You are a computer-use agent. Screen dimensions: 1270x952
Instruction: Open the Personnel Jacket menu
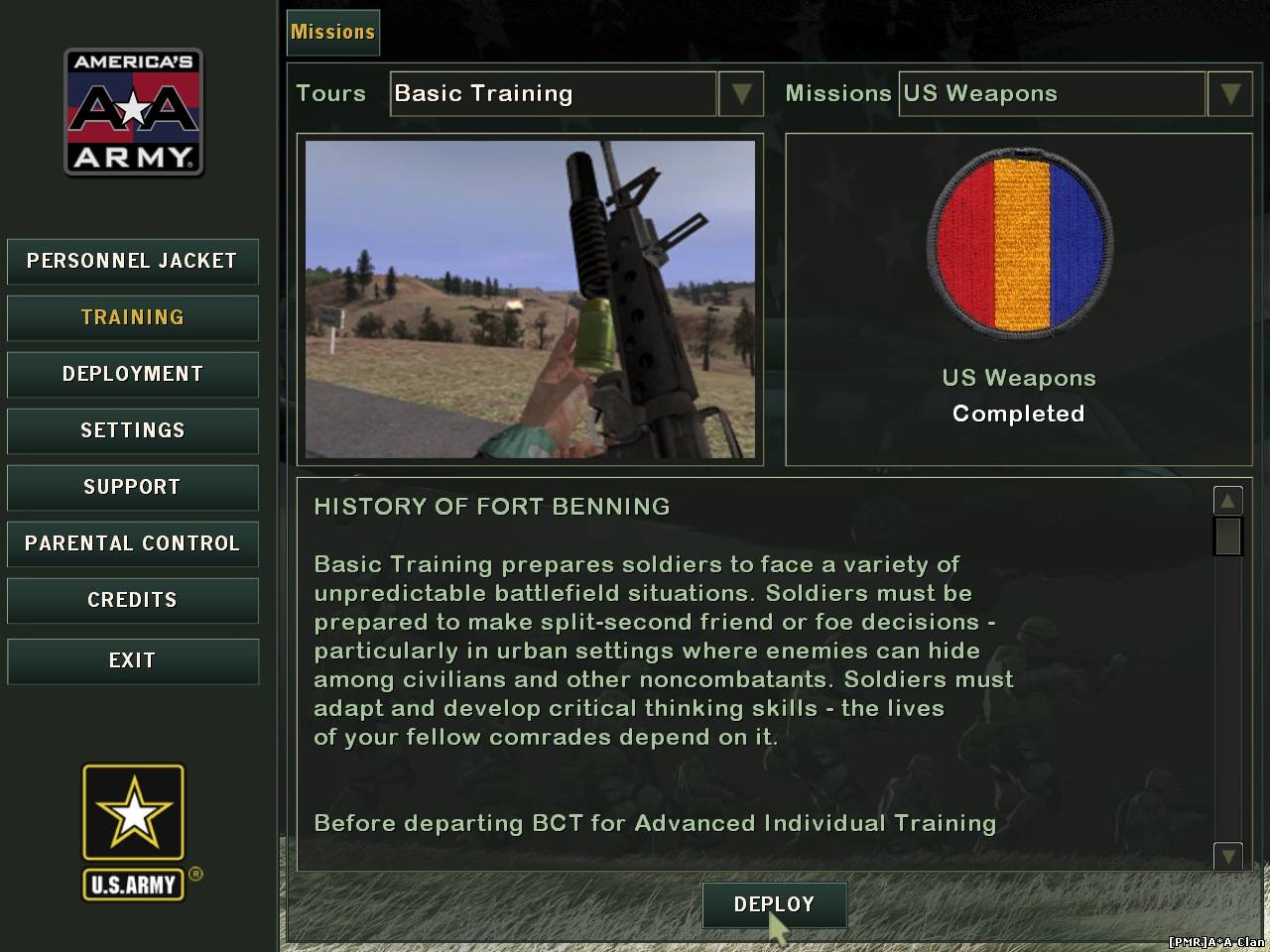tap(132, 262)
